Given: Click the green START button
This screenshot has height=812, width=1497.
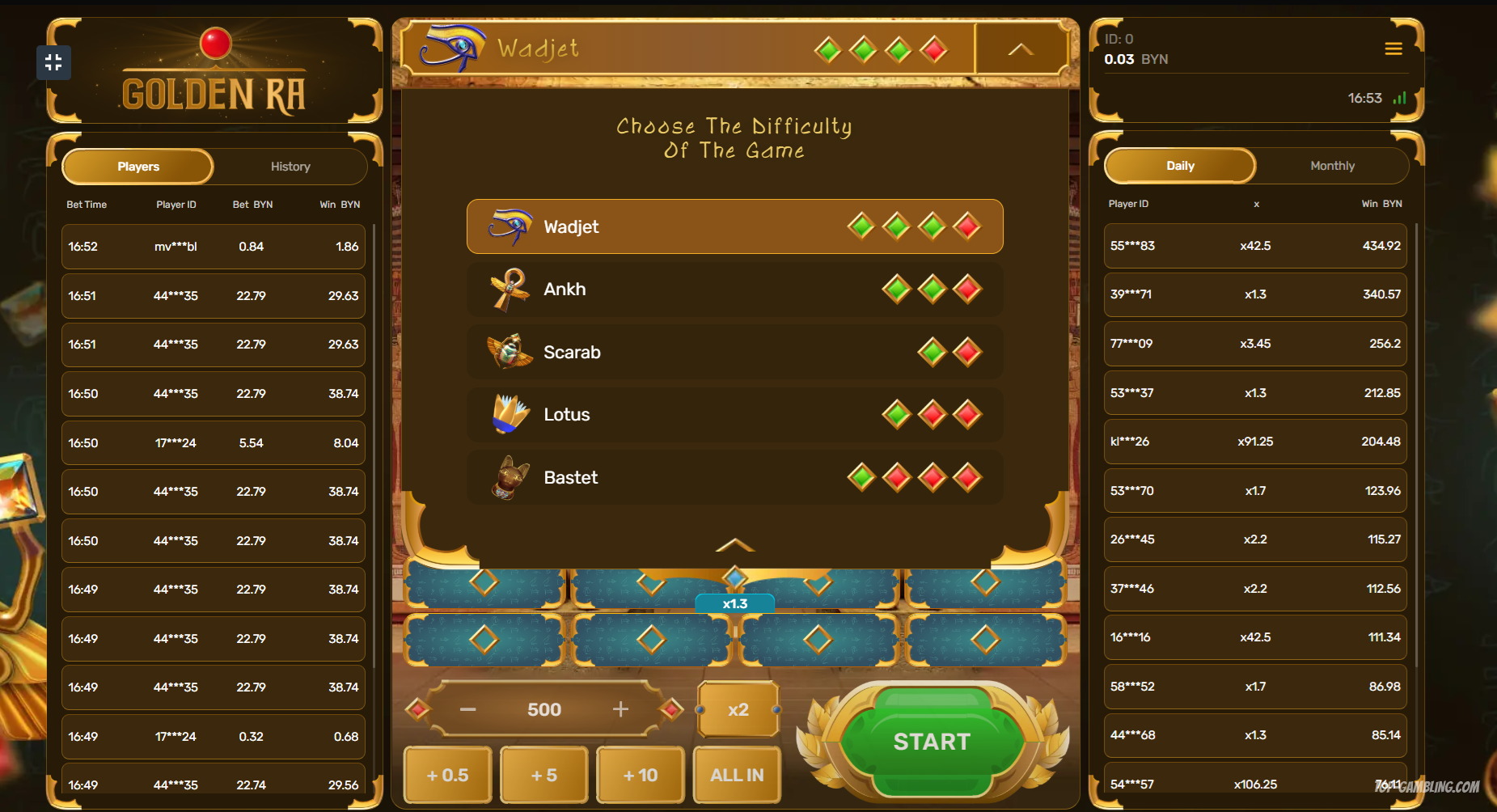Looking at the screenshot, I should (x=932, y=742).
